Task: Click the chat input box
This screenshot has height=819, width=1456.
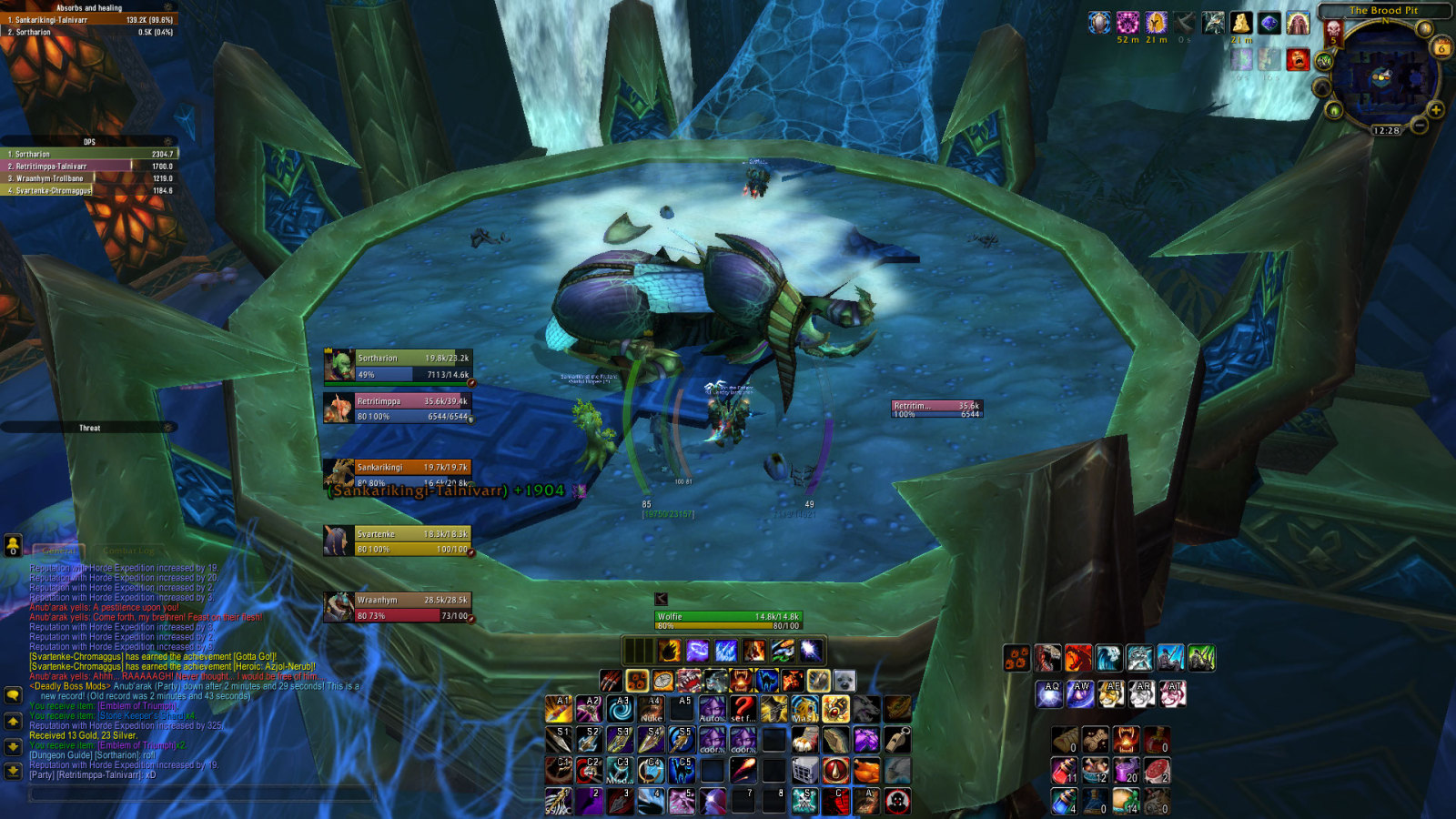Action: tap(200, 794)
